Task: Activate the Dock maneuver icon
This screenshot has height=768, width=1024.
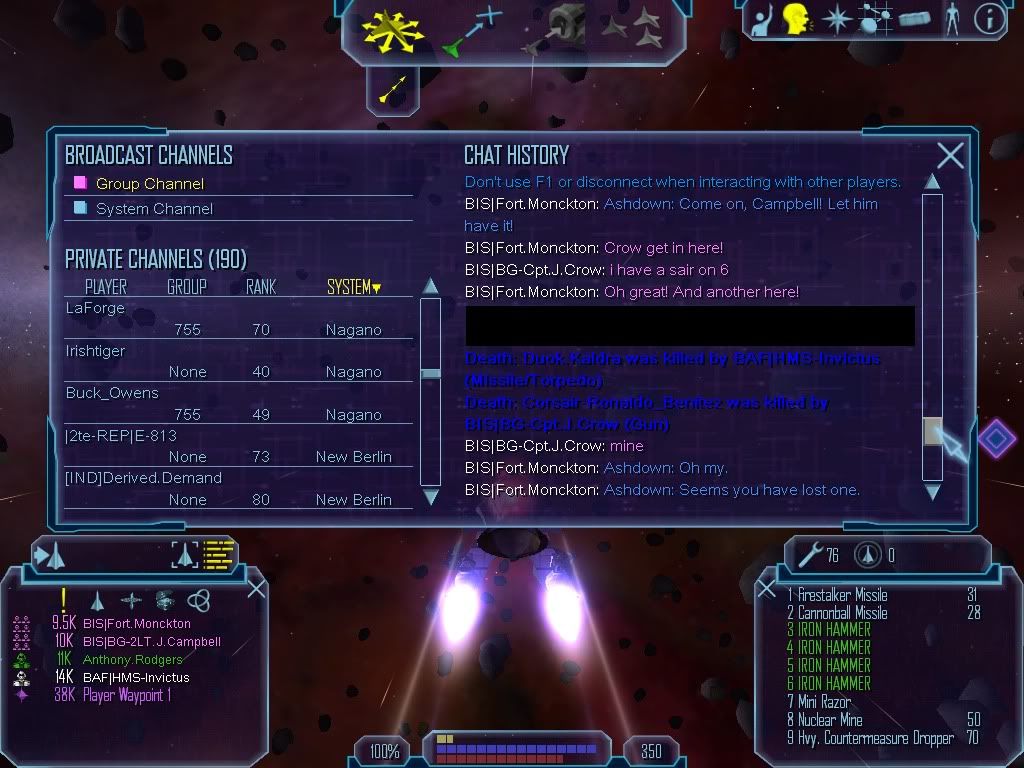Action: [558, 28]
